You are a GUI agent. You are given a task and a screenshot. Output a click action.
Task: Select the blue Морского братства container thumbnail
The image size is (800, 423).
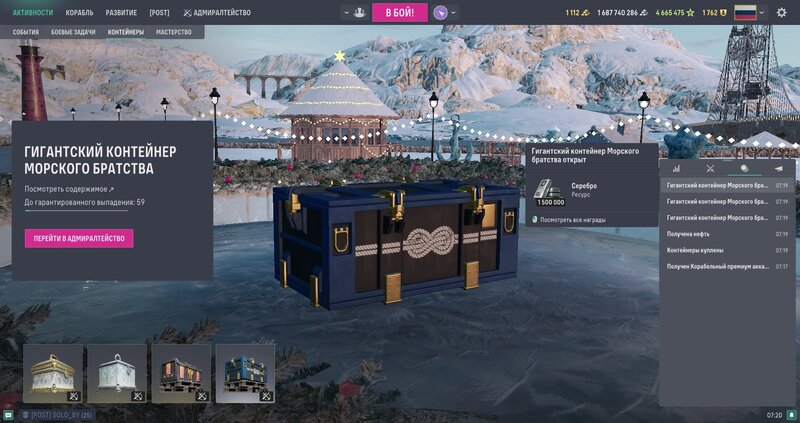[245, 373]
